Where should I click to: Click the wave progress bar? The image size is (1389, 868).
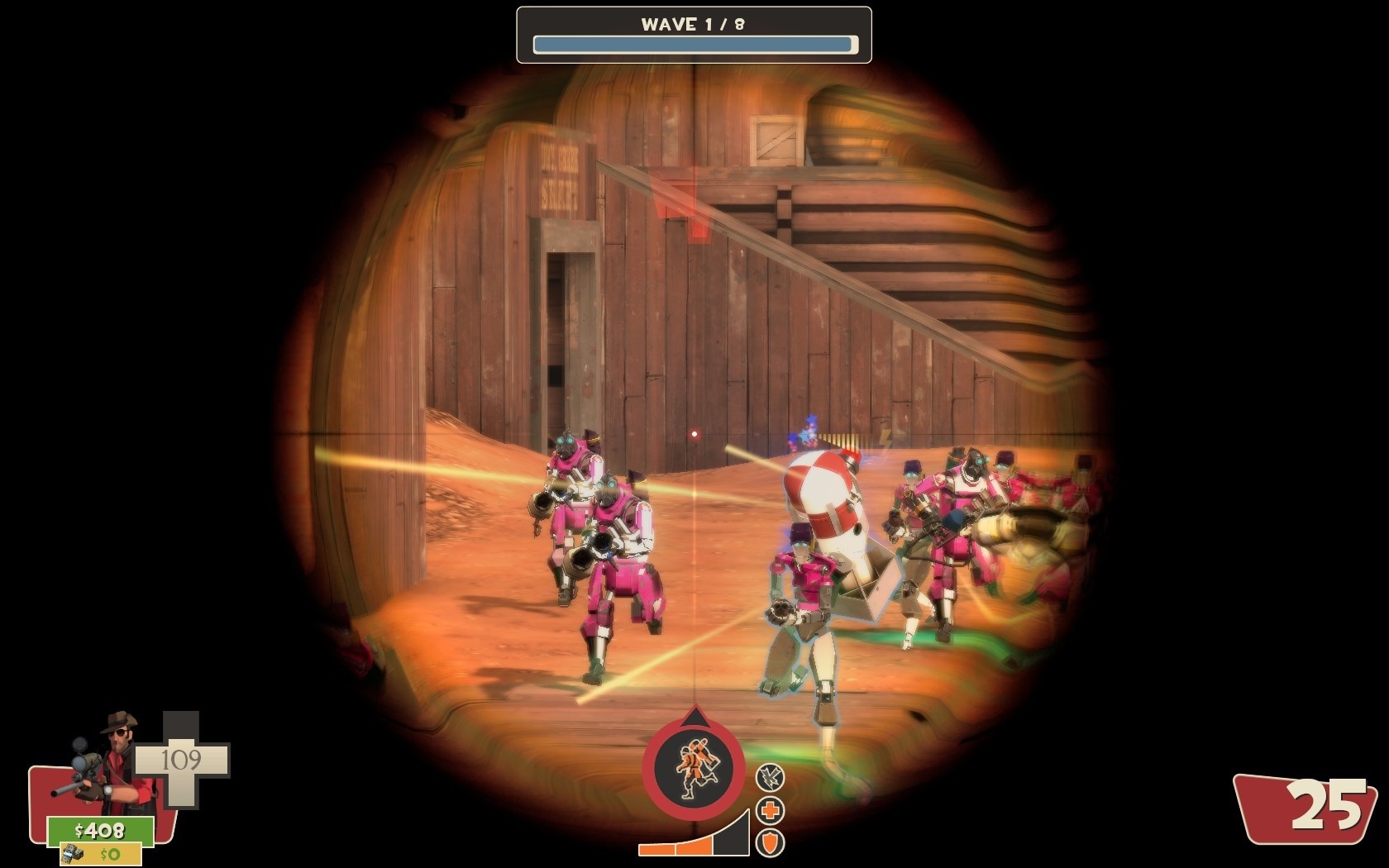693,42
